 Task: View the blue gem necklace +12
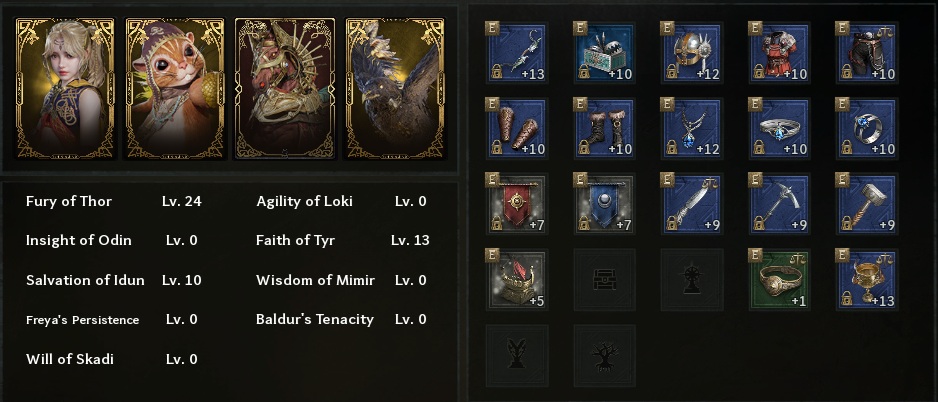pos(691,129)
